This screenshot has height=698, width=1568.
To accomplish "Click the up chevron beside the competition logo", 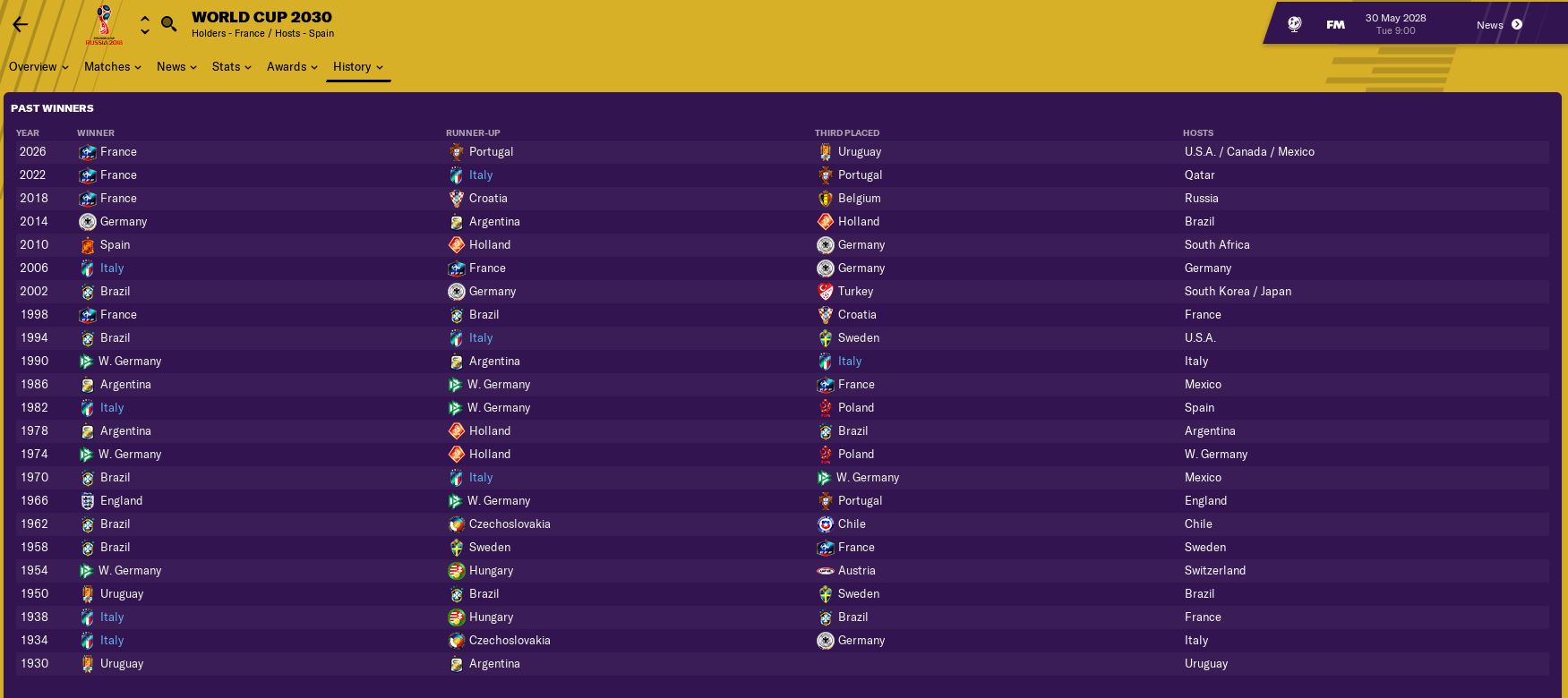I will [x=144, y=17].
